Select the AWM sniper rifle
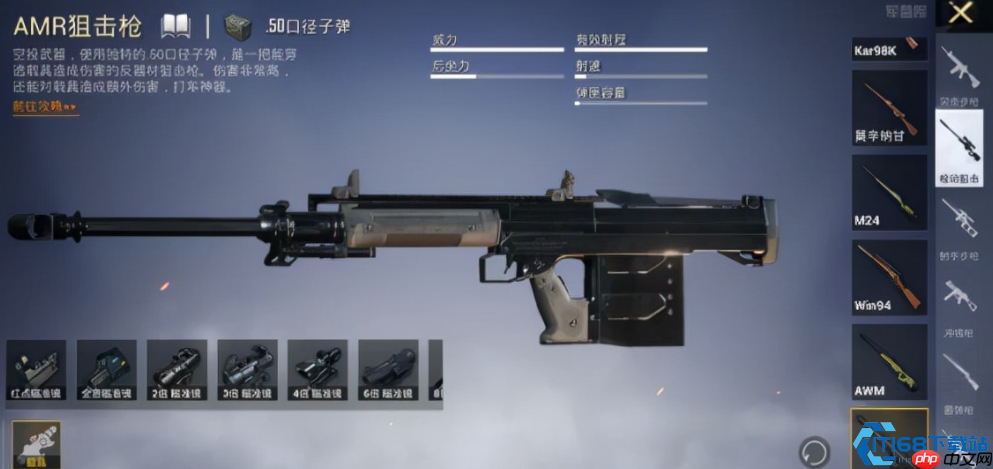This screenshot has height=469, width=993. point(889,360)
